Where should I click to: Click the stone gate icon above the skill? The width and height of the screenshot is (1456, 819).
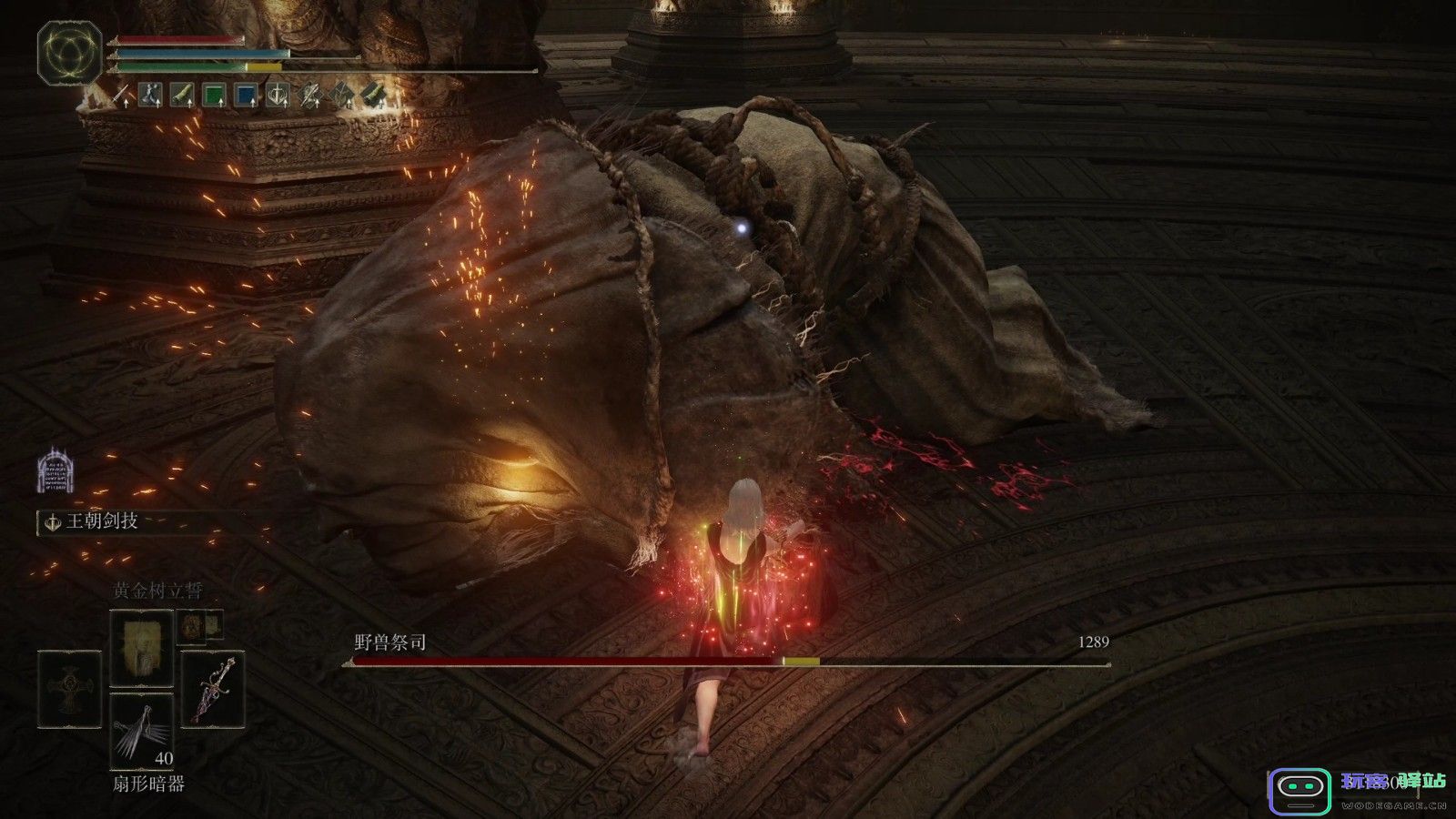click(55, 470)
